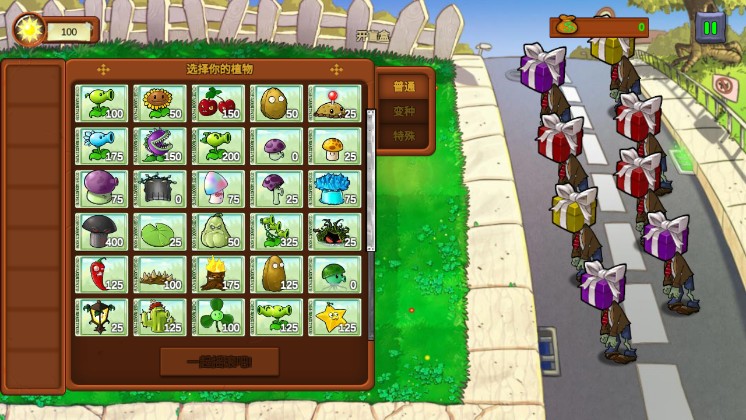Add the Potato Mine seed card

click(335, 103)
